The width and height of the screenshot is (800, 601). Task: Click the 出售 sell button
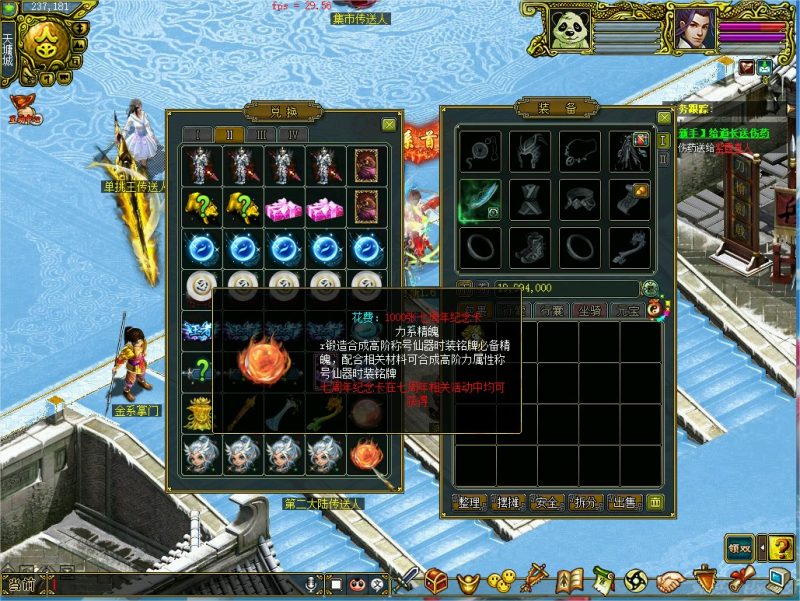[x=622, y=502]
